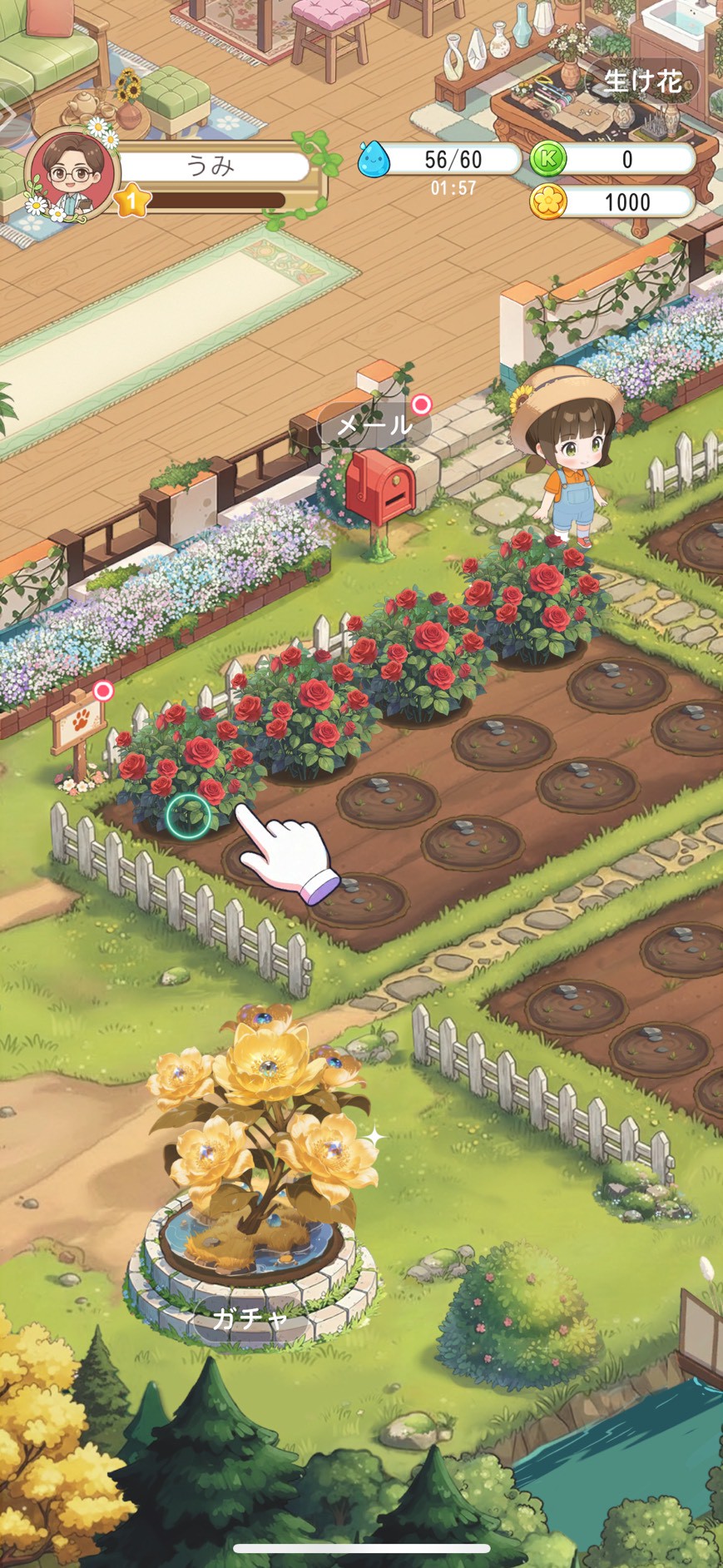Open the paw print signboard
This screenshot has width=723, height=1568.
click(x=78, y=723)
